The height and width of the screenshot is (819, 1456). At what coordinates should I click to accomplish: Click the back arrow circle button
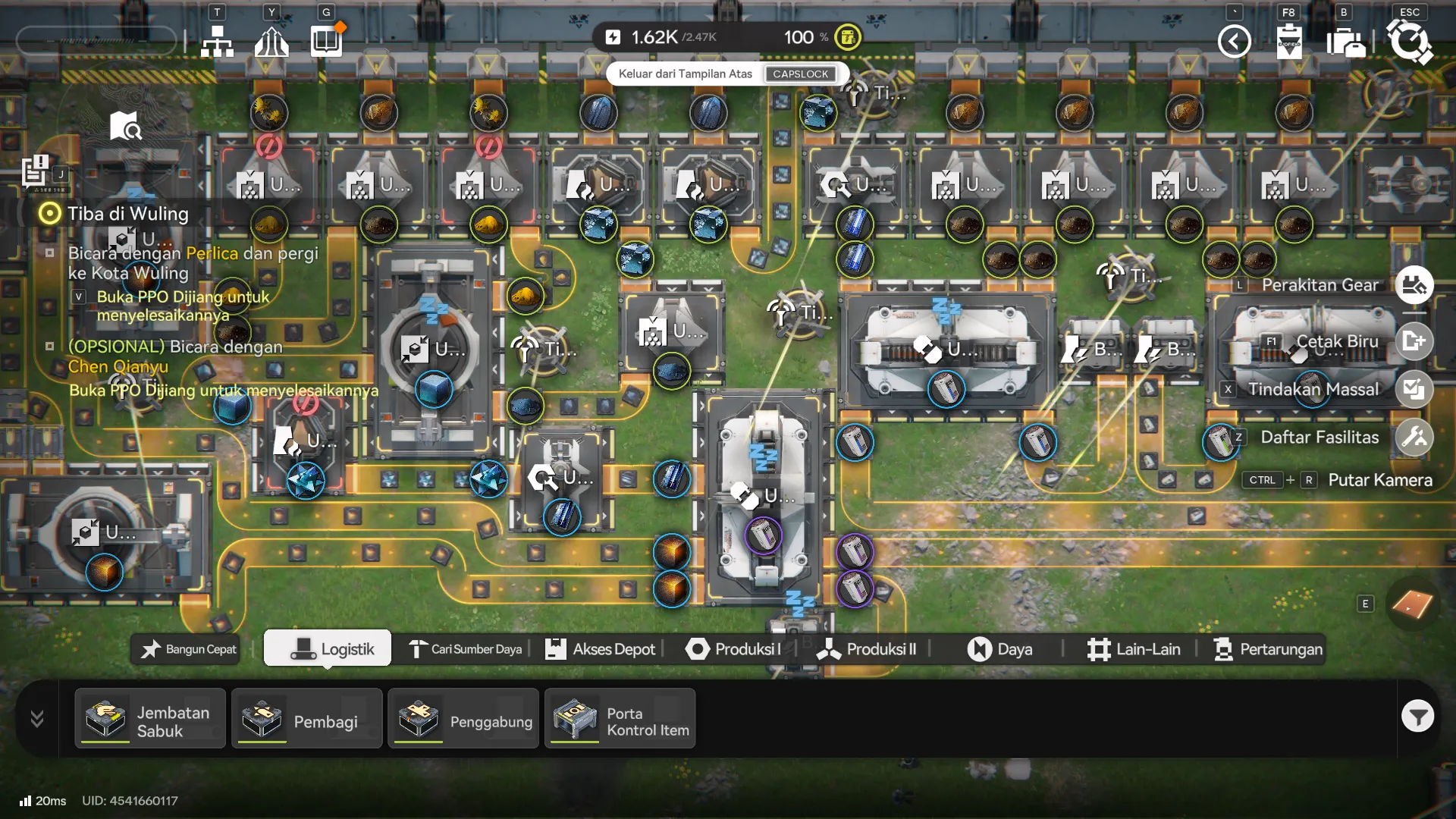(1234, 41)
